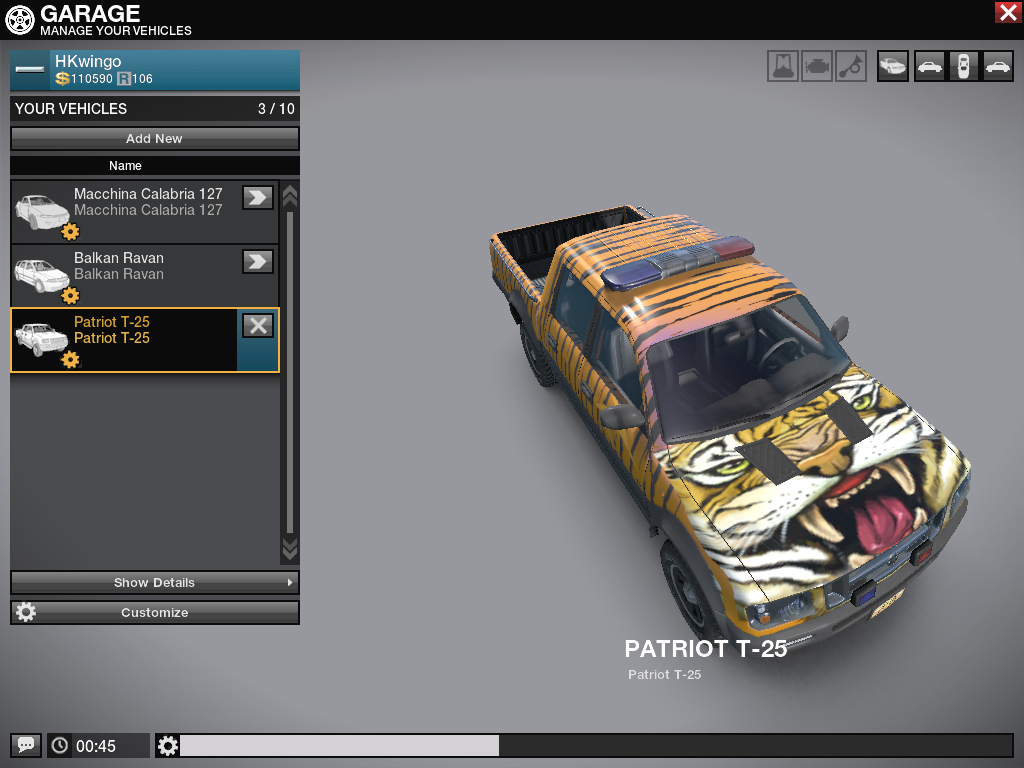The height and width of the screenshot is (768, 1024).
Task: Switch to the three-quarter car camera view
Action: [x=892, y=67]
